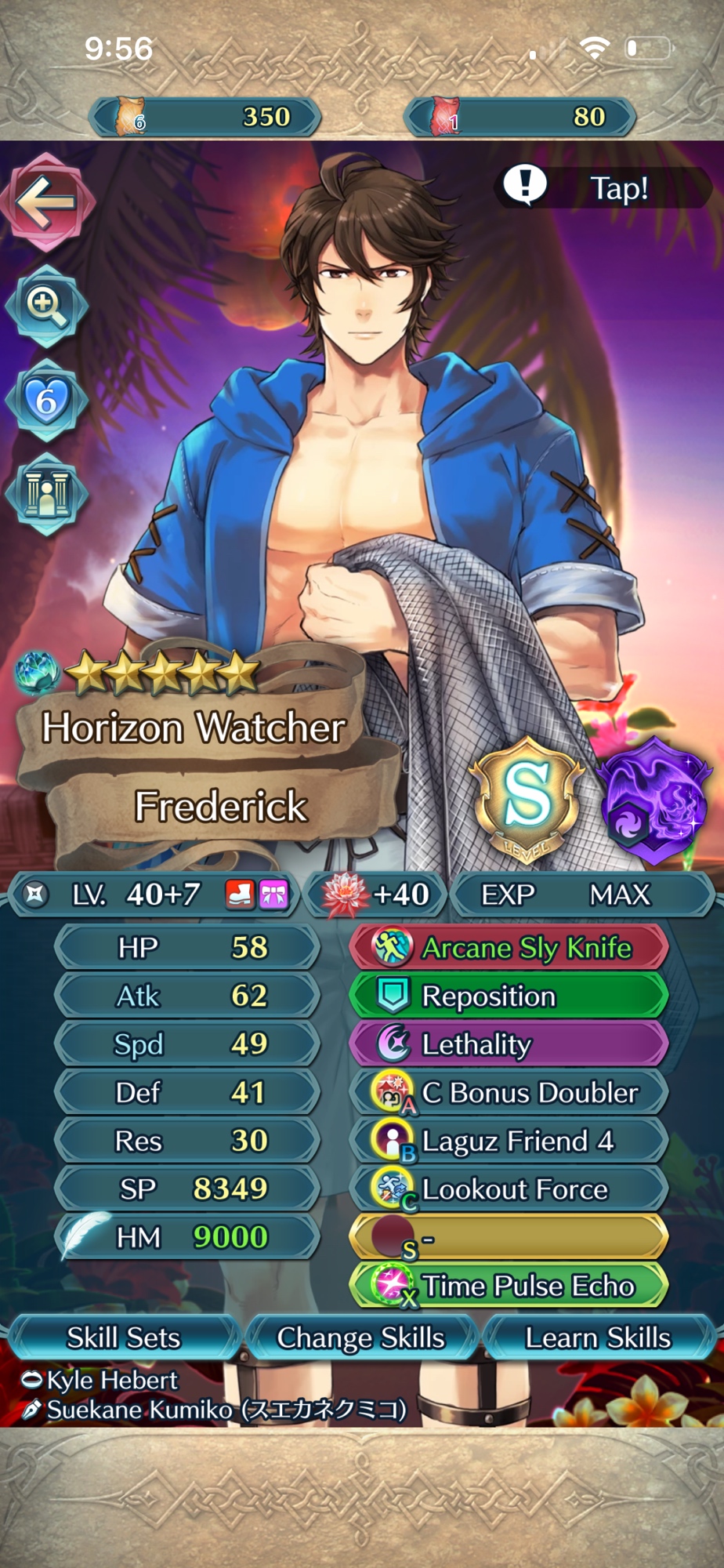Screen dimensions: 724x1568
Task: Tap the exclamation Tap! prompt
Action: click(x=602, y=187)
